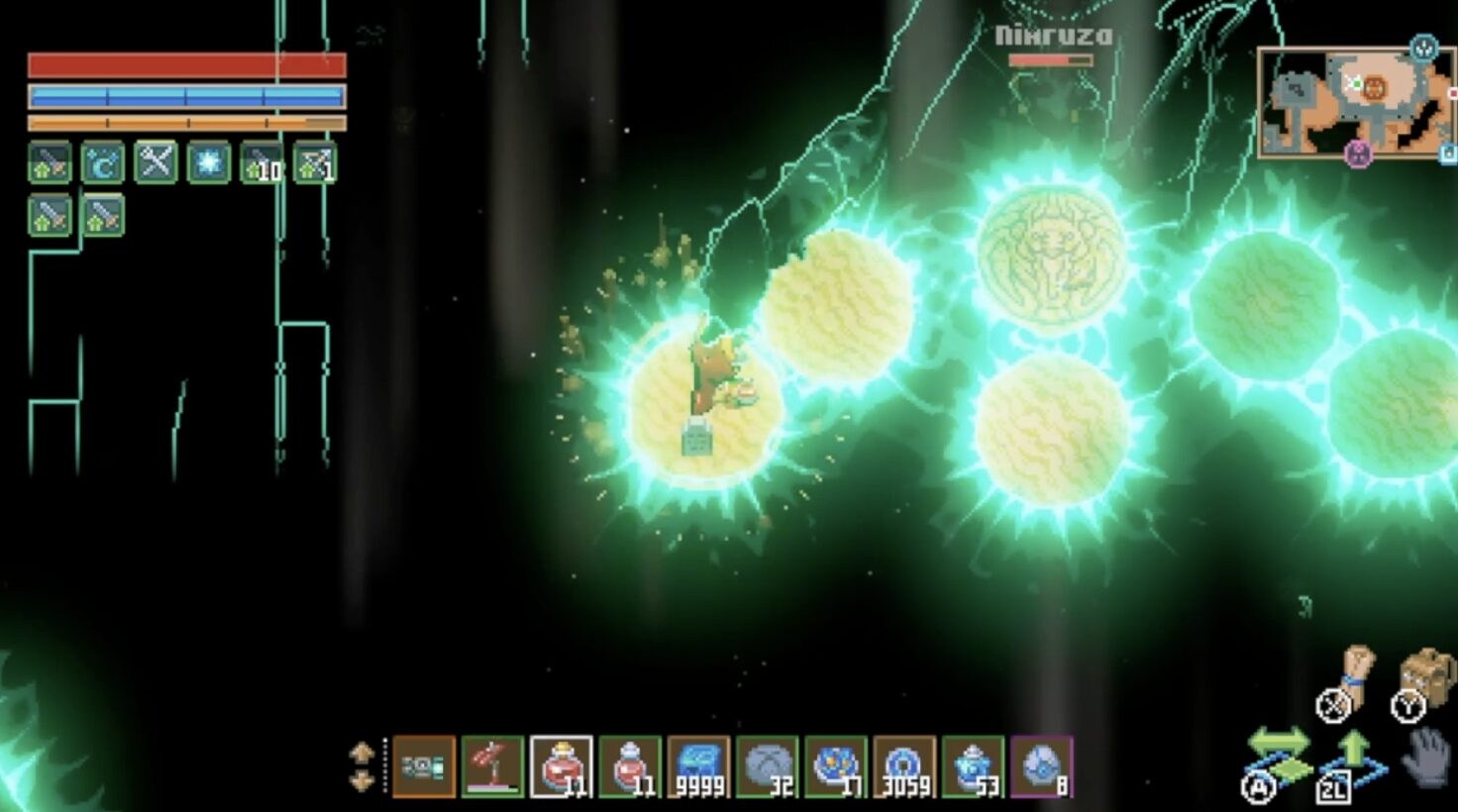Pick the blue block stack of 9999
The height and width of the screenshot is (812, 1458).
coord(698,766)
